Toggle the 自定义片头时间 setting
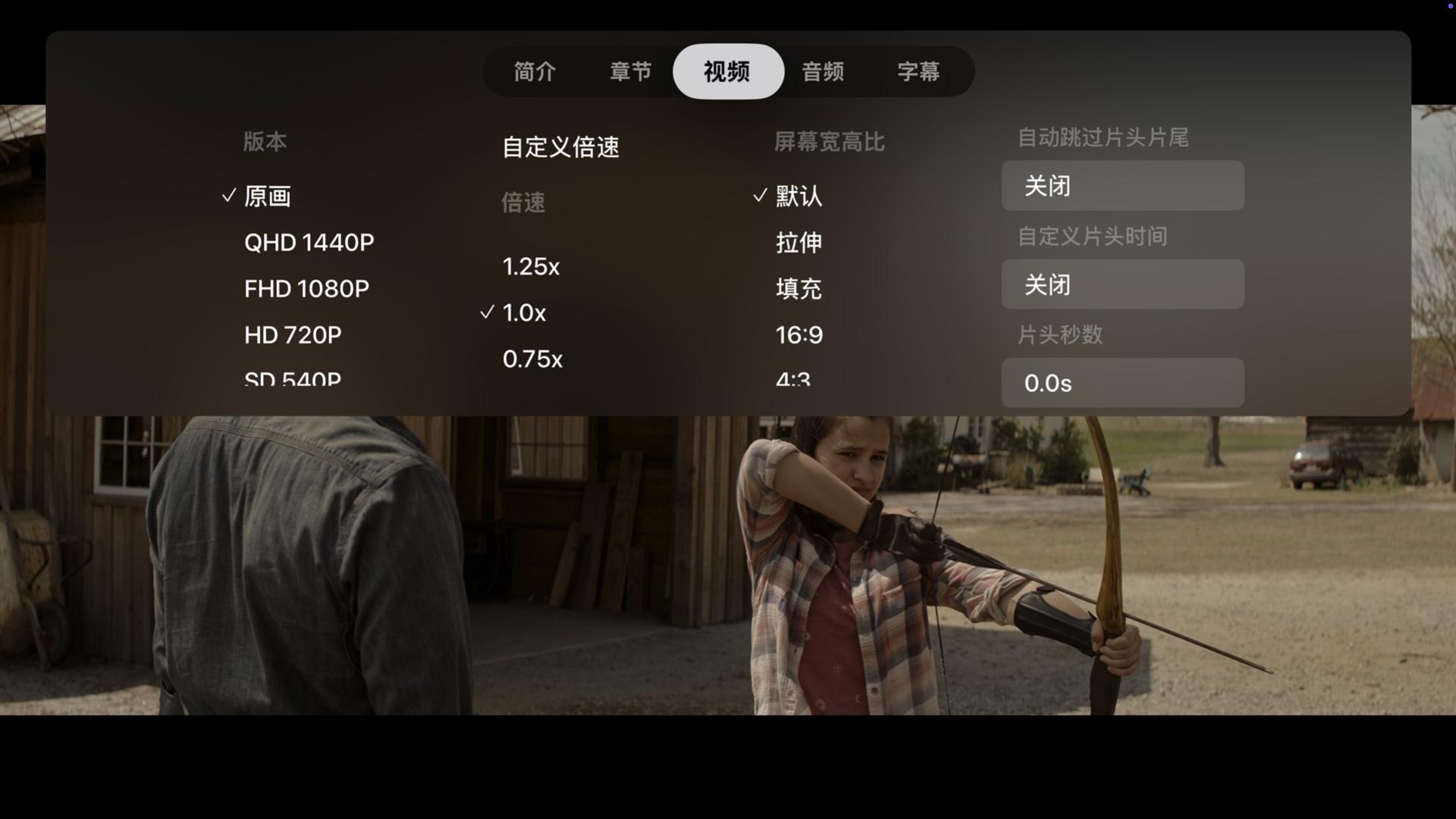The width and height of the screenshot is (1456, 819). (1122, 284)
